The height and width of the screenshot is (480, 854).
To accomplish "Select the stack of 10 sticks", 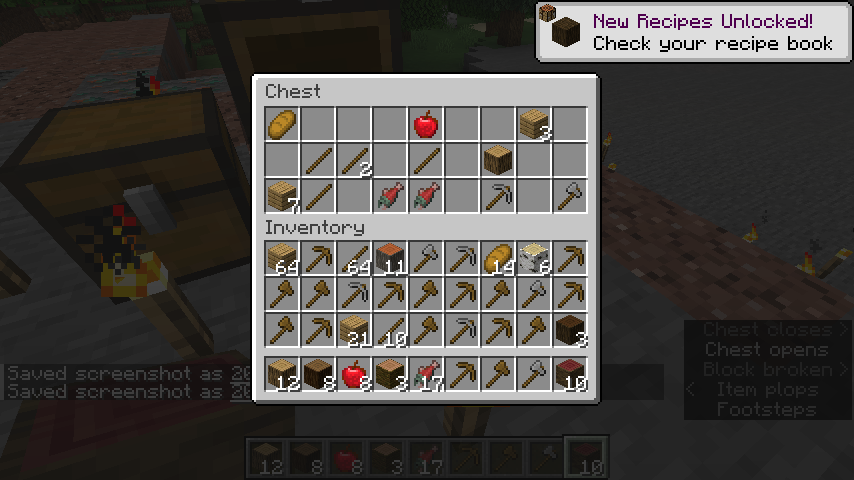I will [x=390, y=330].
